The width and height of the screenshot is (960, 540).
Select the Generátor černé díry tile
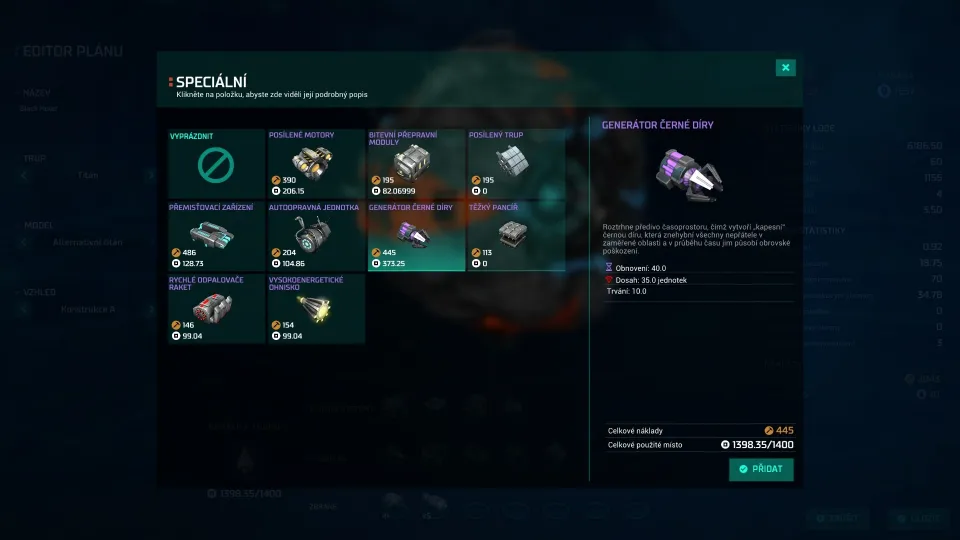[x=416, y=236]
